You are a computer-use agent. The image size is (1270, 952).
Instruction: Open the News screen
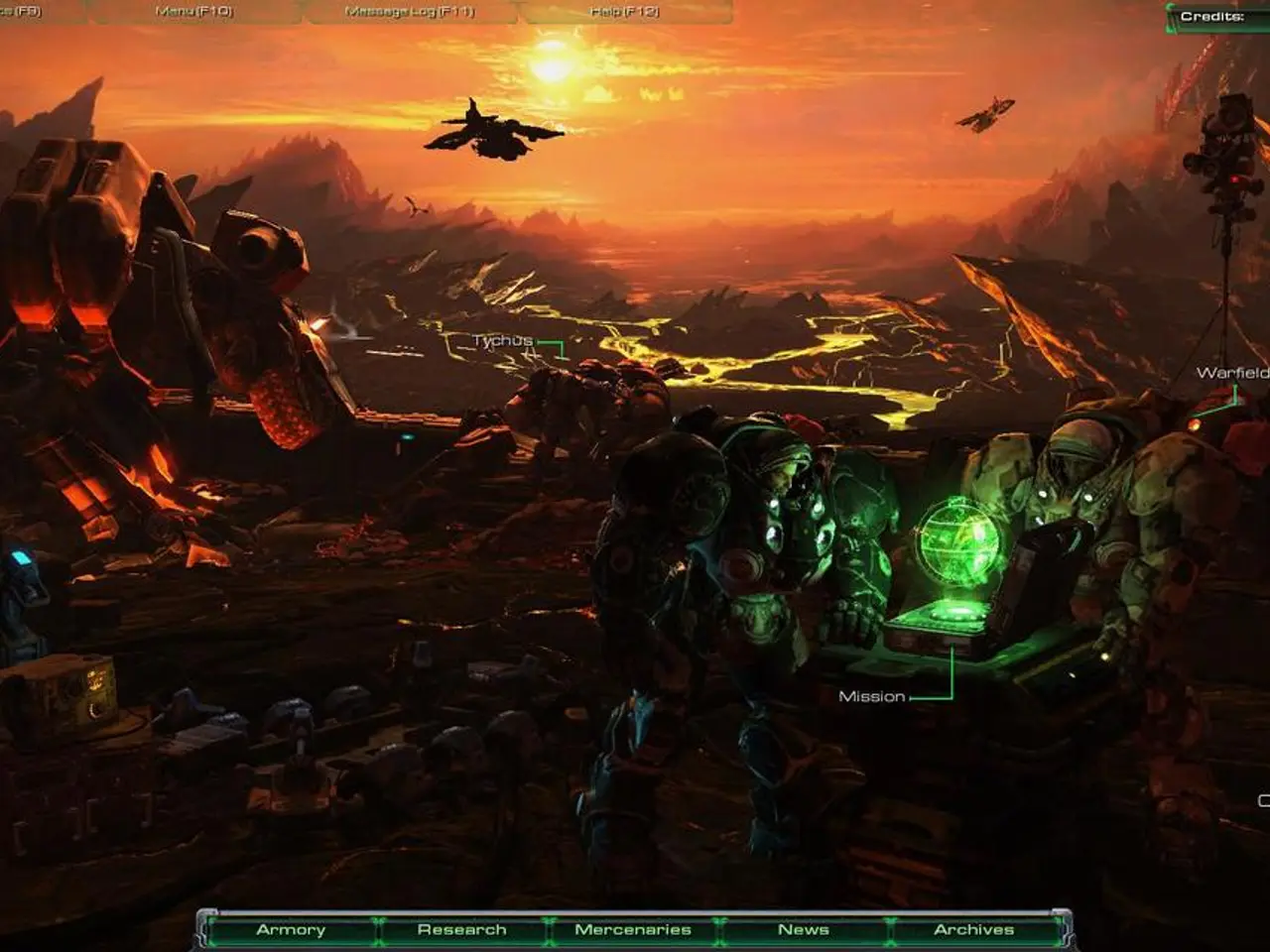(x=806, y=930)
